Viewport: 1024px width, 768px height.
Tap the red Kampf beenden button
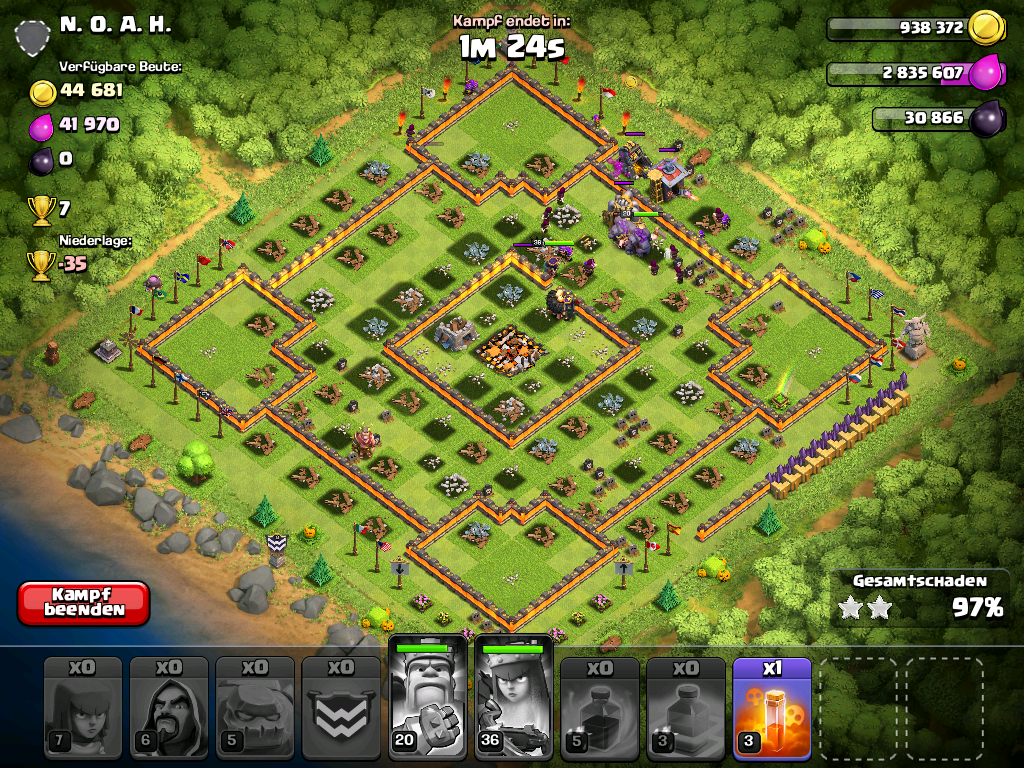coord(83,602)
